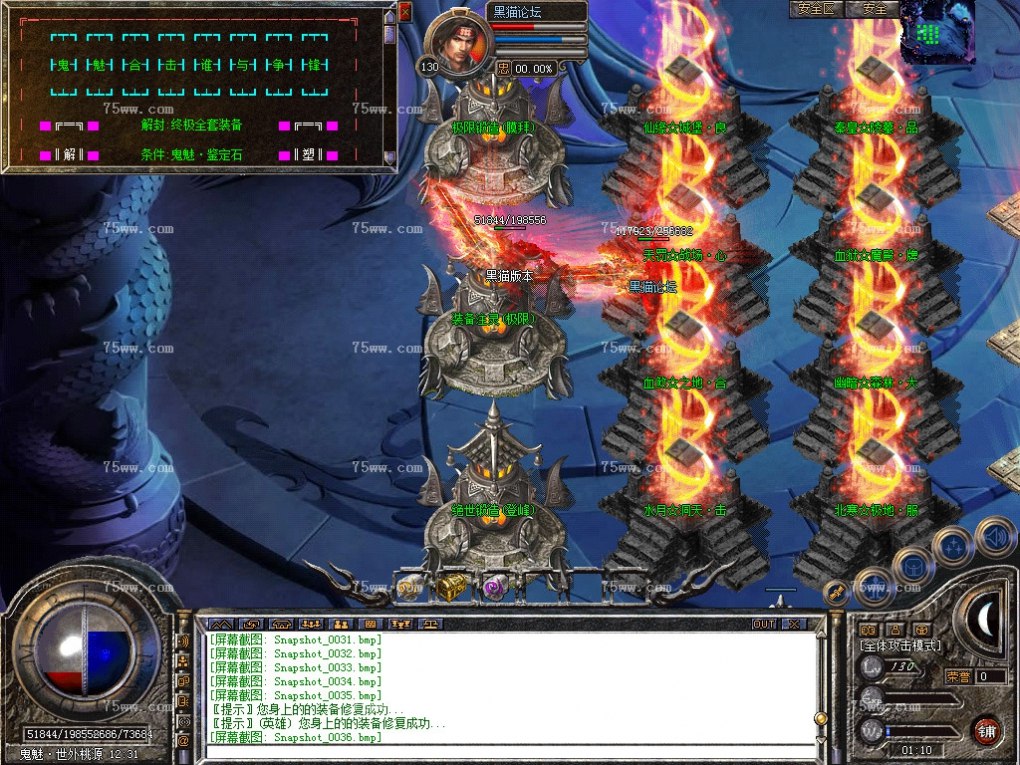This screenshot has height=765, width=1020.
Task: Click the OUT button above the chat
Action: 764,624
